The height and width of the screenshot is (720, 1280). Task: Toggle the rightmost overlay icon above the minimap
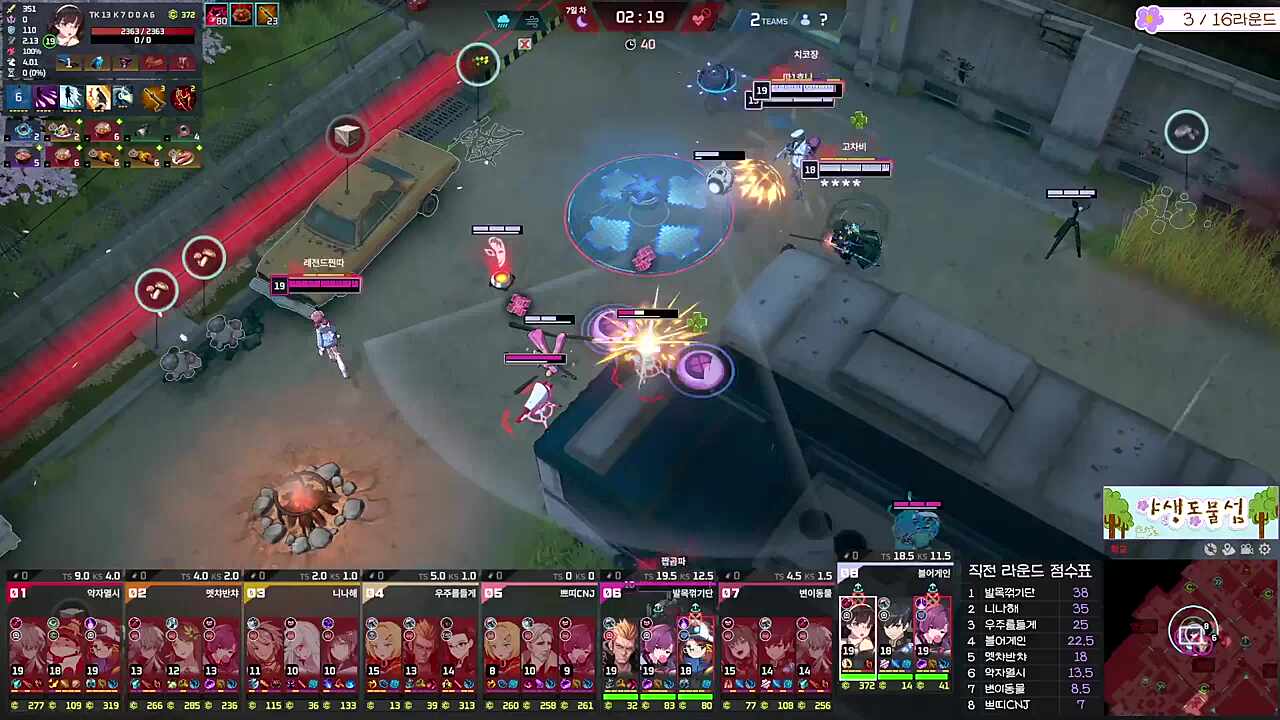click(1265, 549)
